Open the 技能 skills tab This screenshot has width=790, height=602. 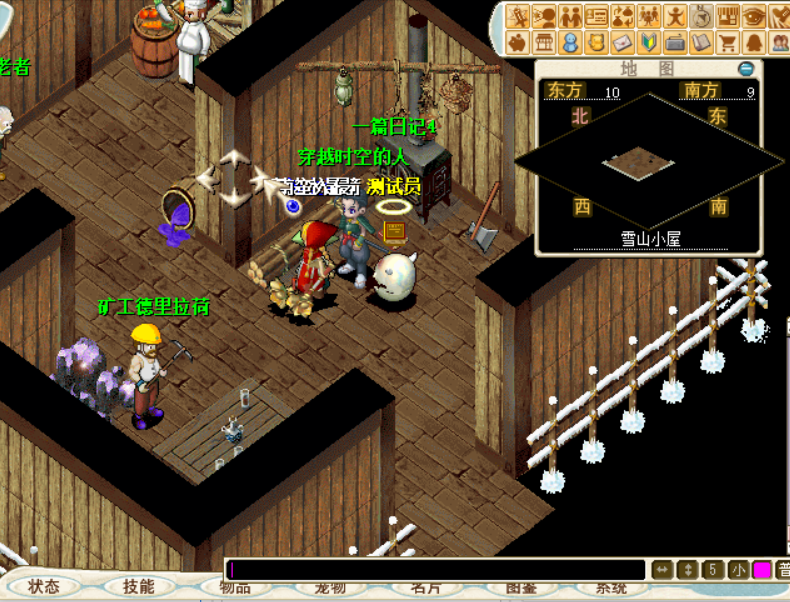click(x=139, y=586)
